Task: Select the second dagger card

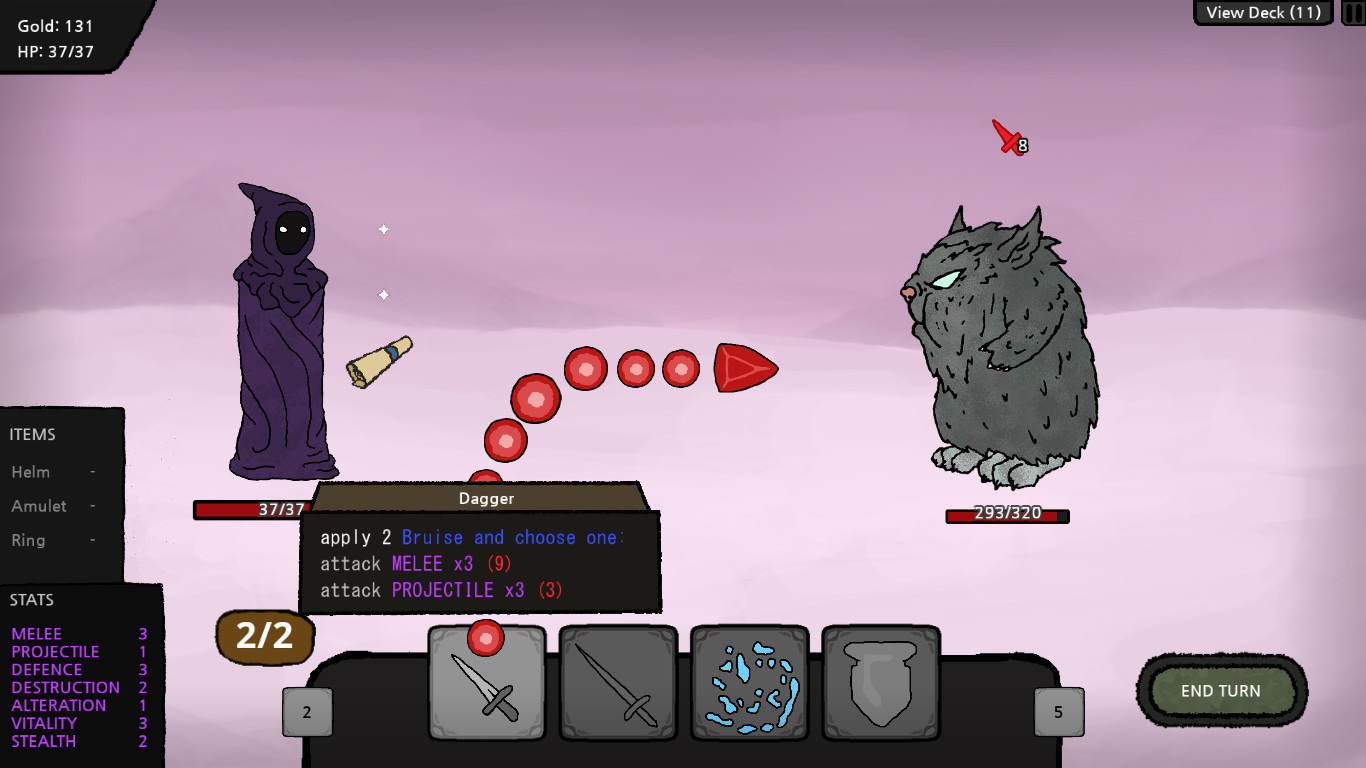Action: pos(619,685)
